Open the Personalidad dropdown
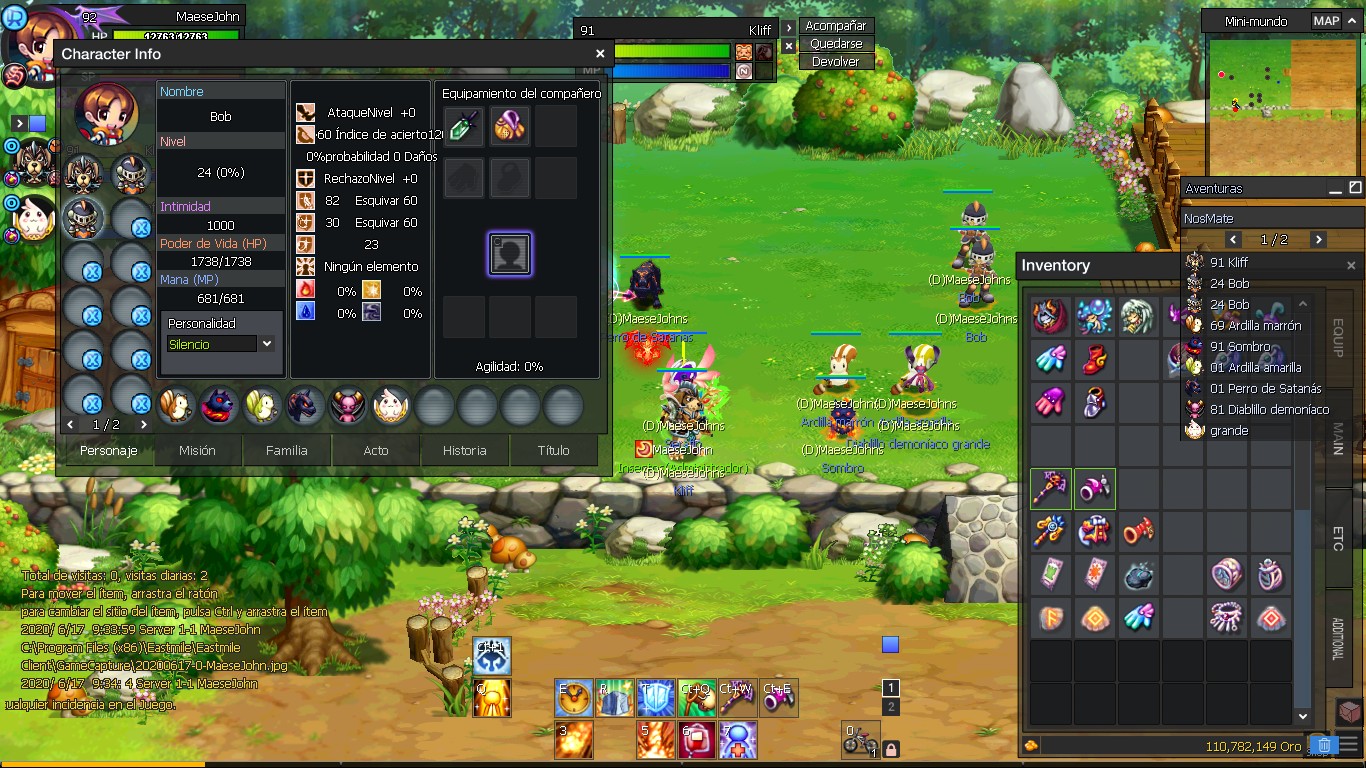Screen dimensions: 1366x768 [x=267, y=344]
